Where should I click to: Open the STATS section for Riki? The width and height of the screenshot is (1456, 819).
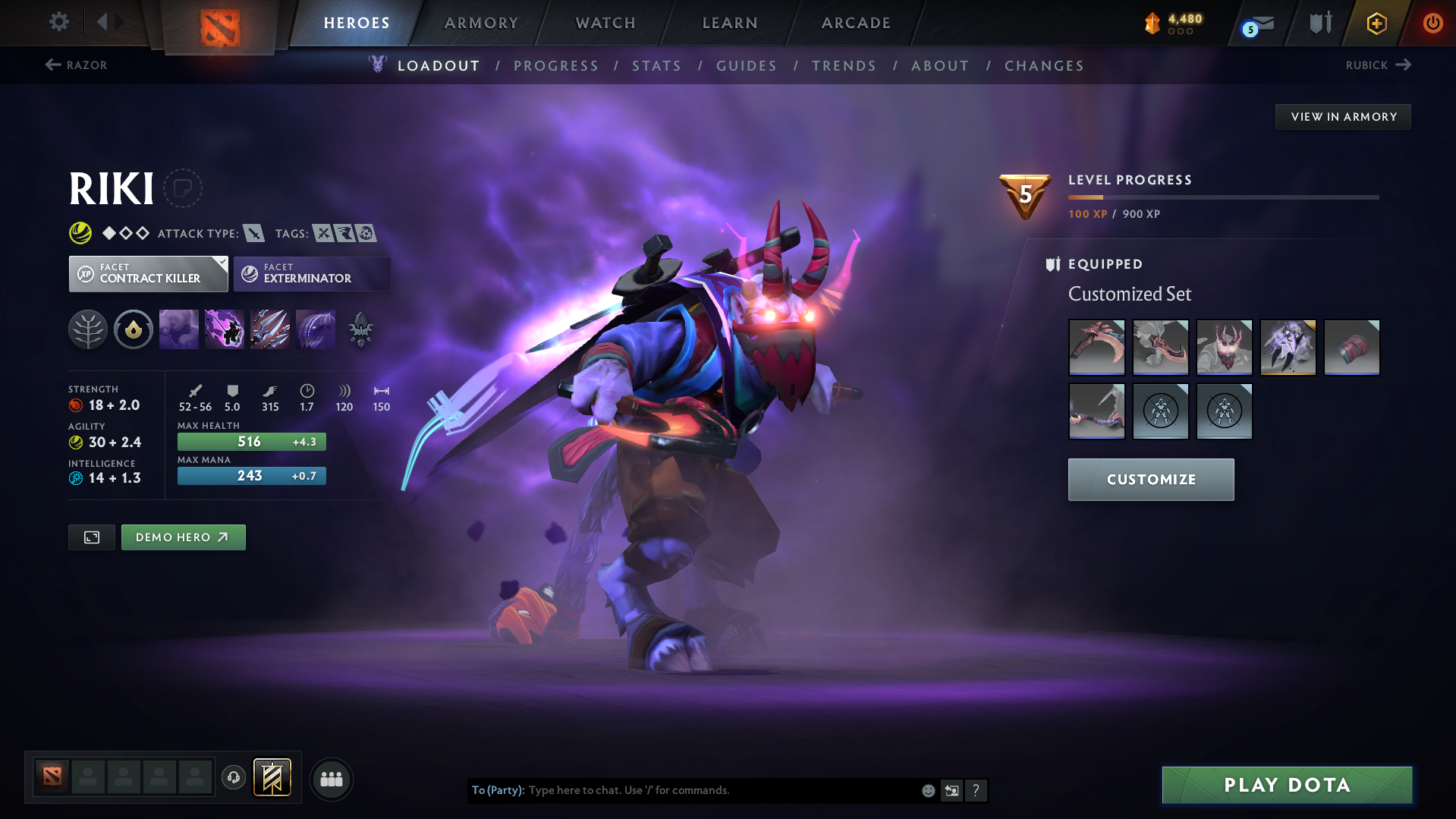(656, 66)
